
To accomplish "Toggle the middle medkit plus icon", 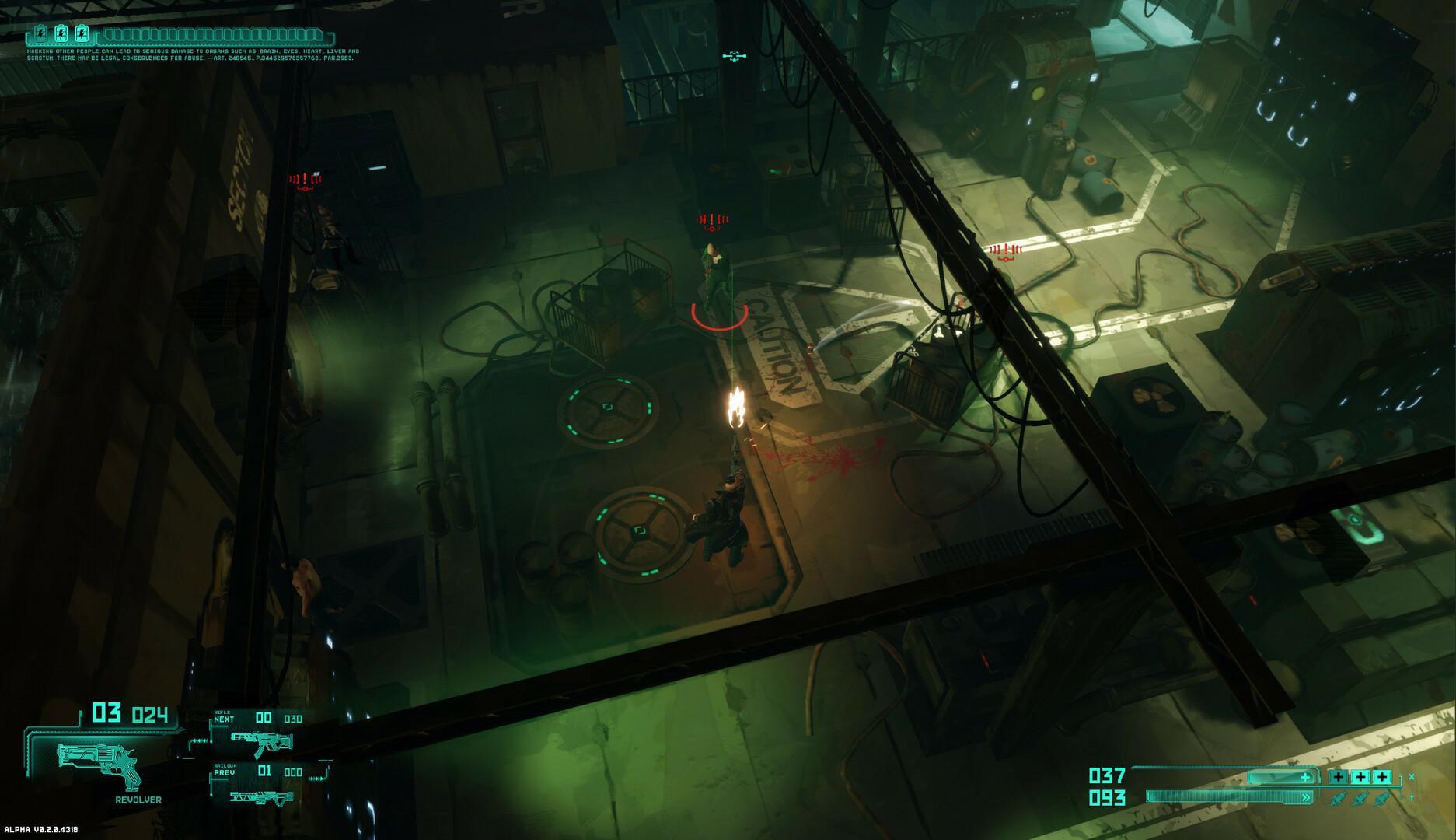I will click(1360, 776).
